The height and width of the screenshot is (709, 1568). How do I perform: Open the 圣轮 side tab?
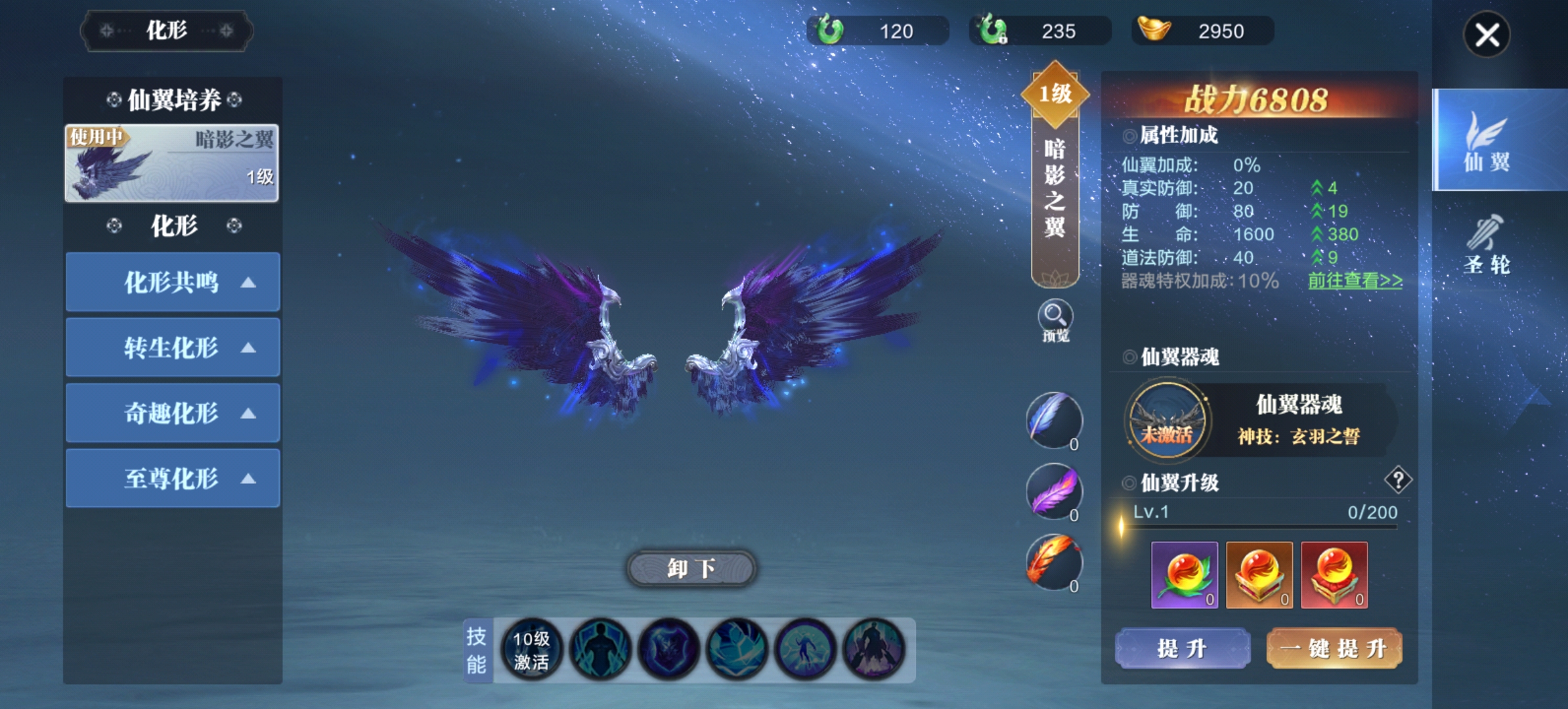click(1487, 244)
